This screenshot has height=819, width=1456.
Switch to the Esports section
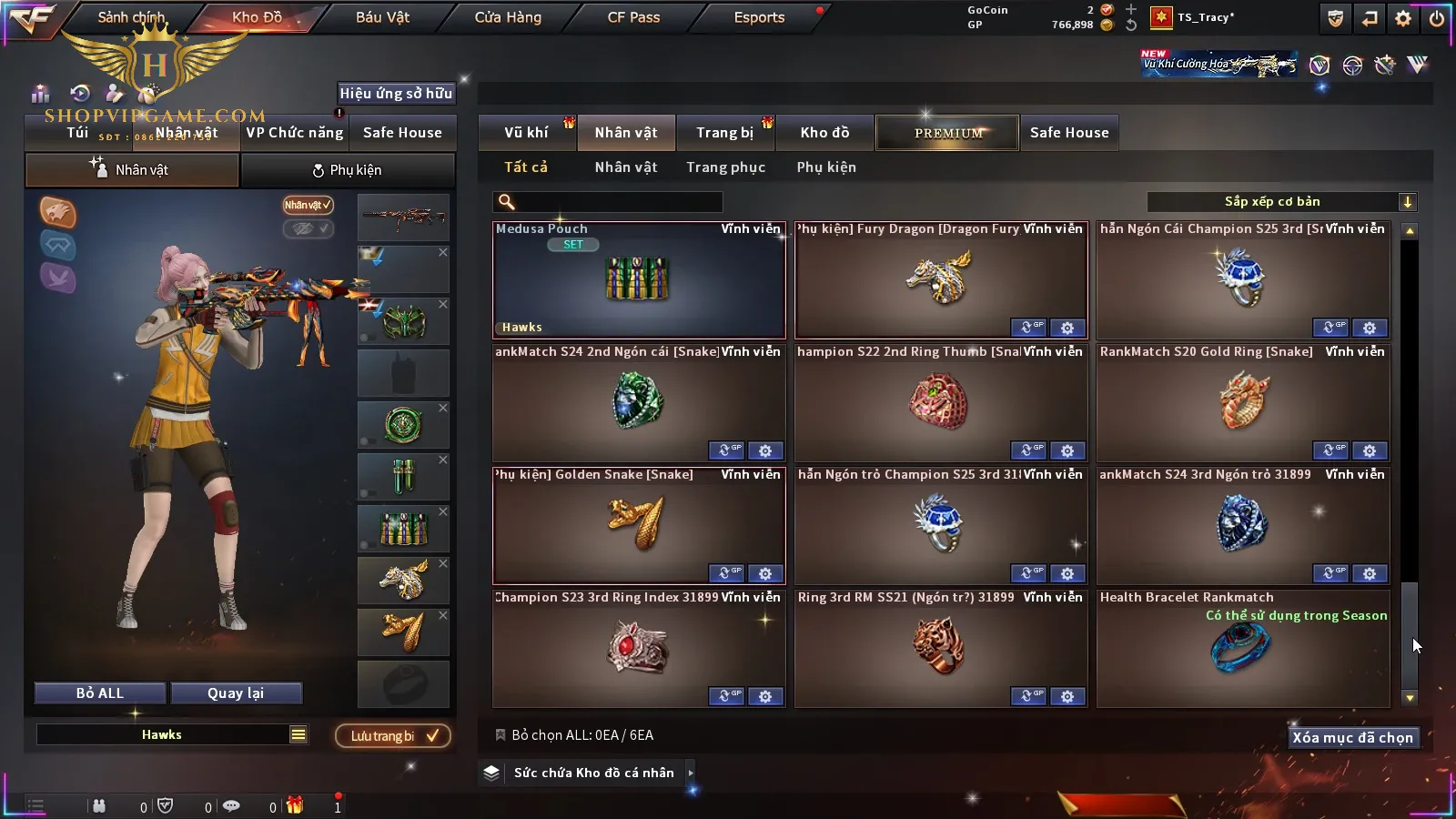759,17
